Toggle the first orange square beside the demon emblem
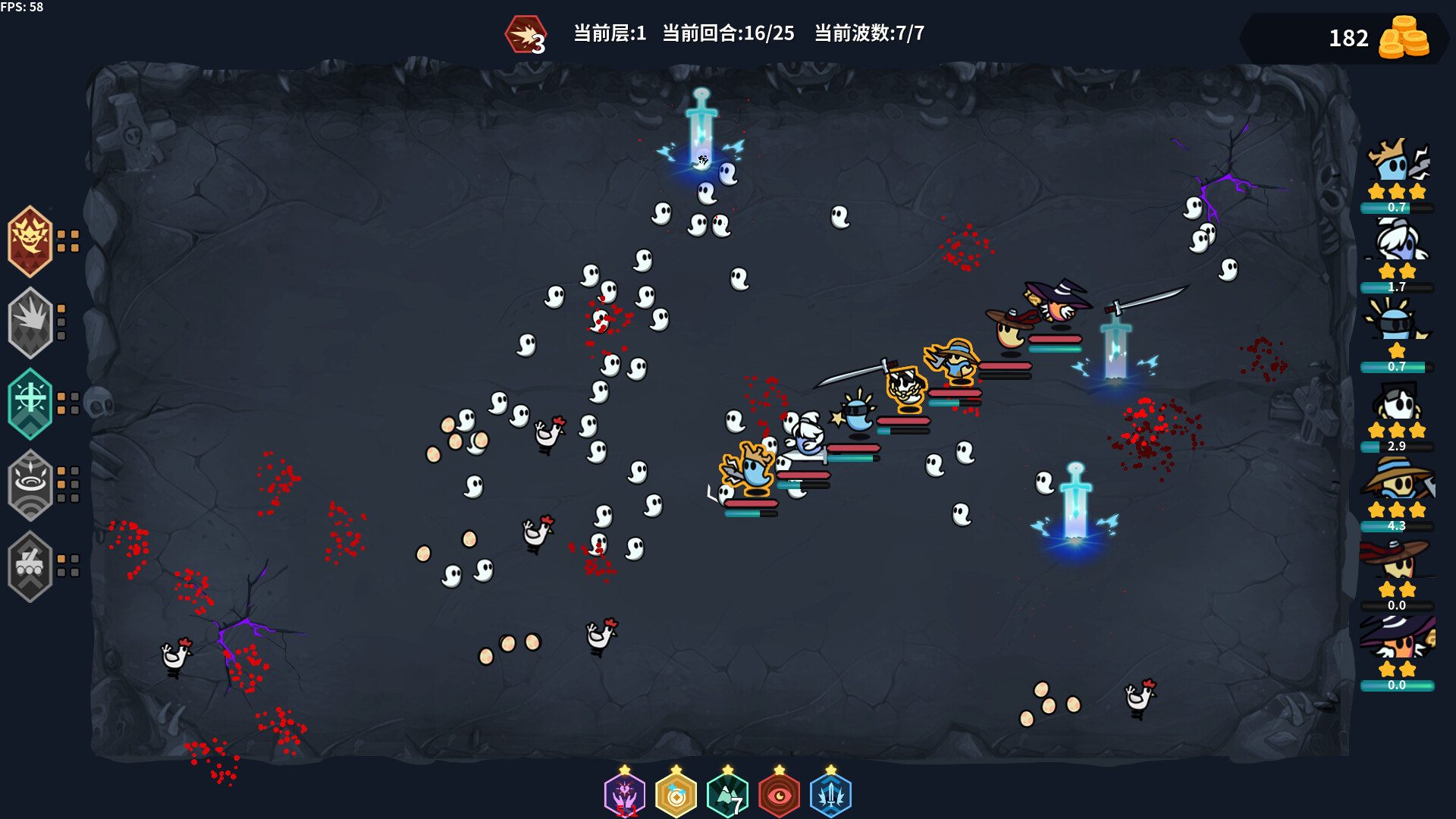 [63, 234]
